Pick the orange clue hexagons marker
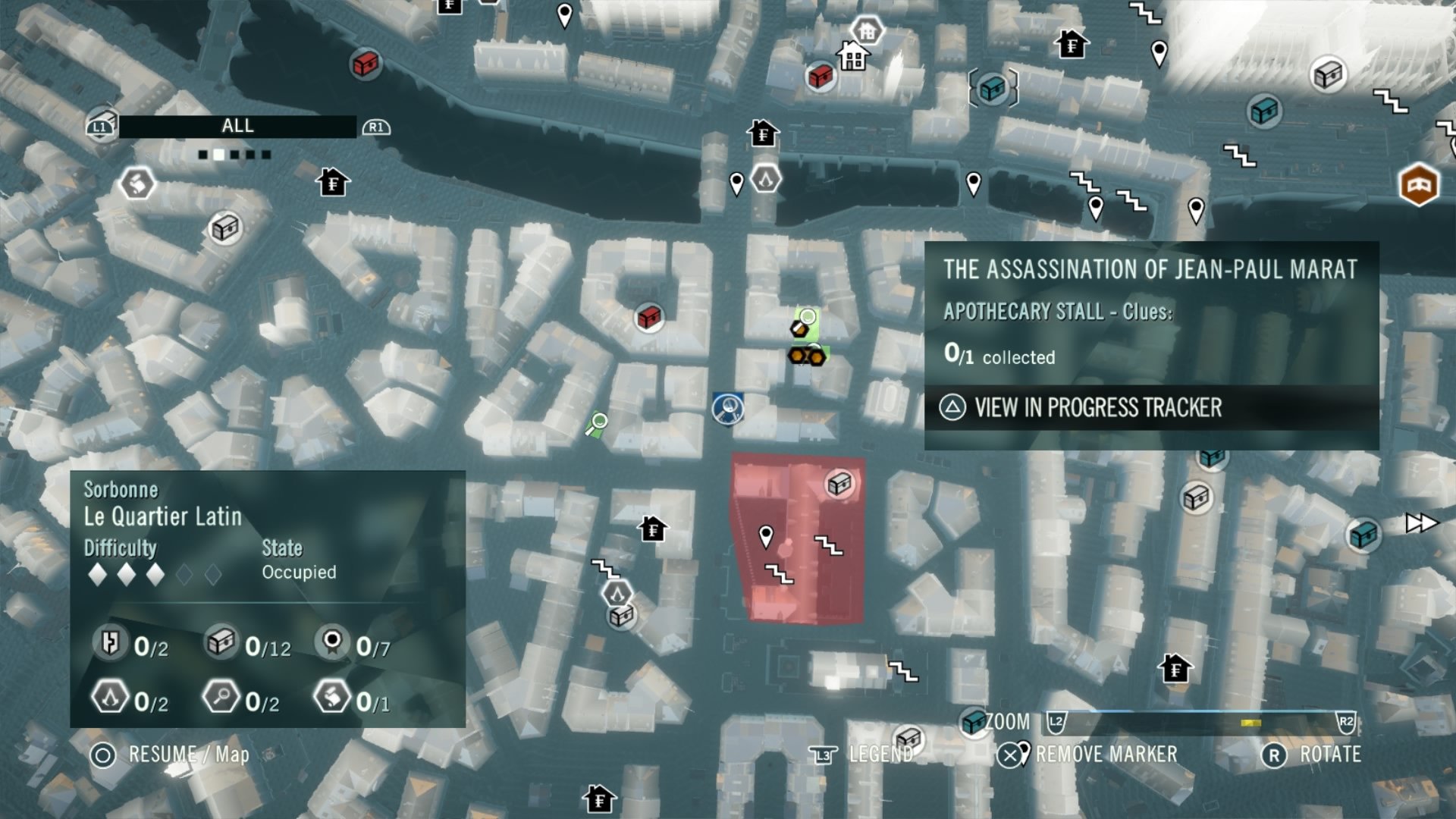Screen dimensions: 1456x819 pyautogui.click(x=806, y=356)
